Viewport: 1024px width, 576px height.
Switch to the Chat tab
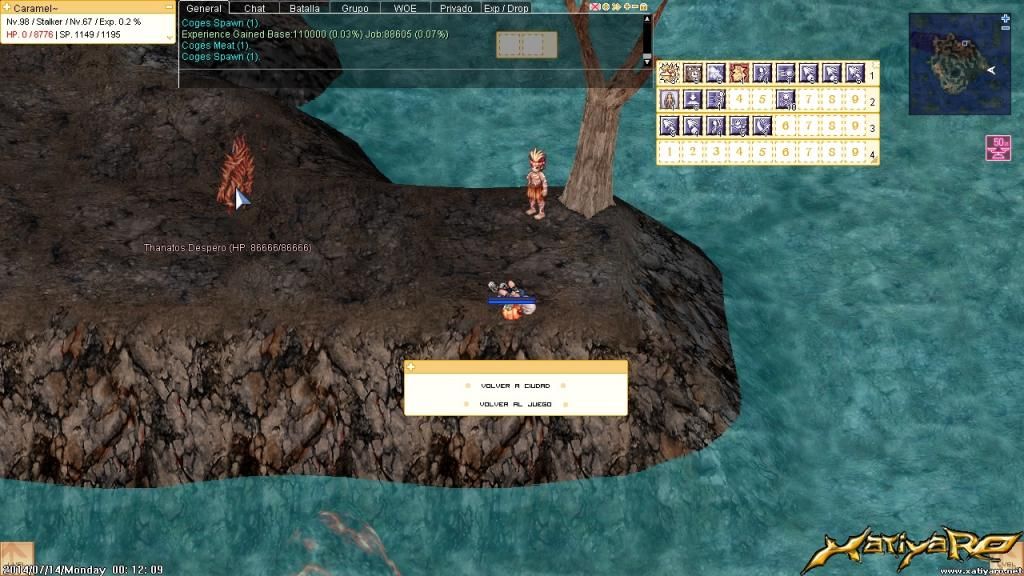tap(255, 8)
